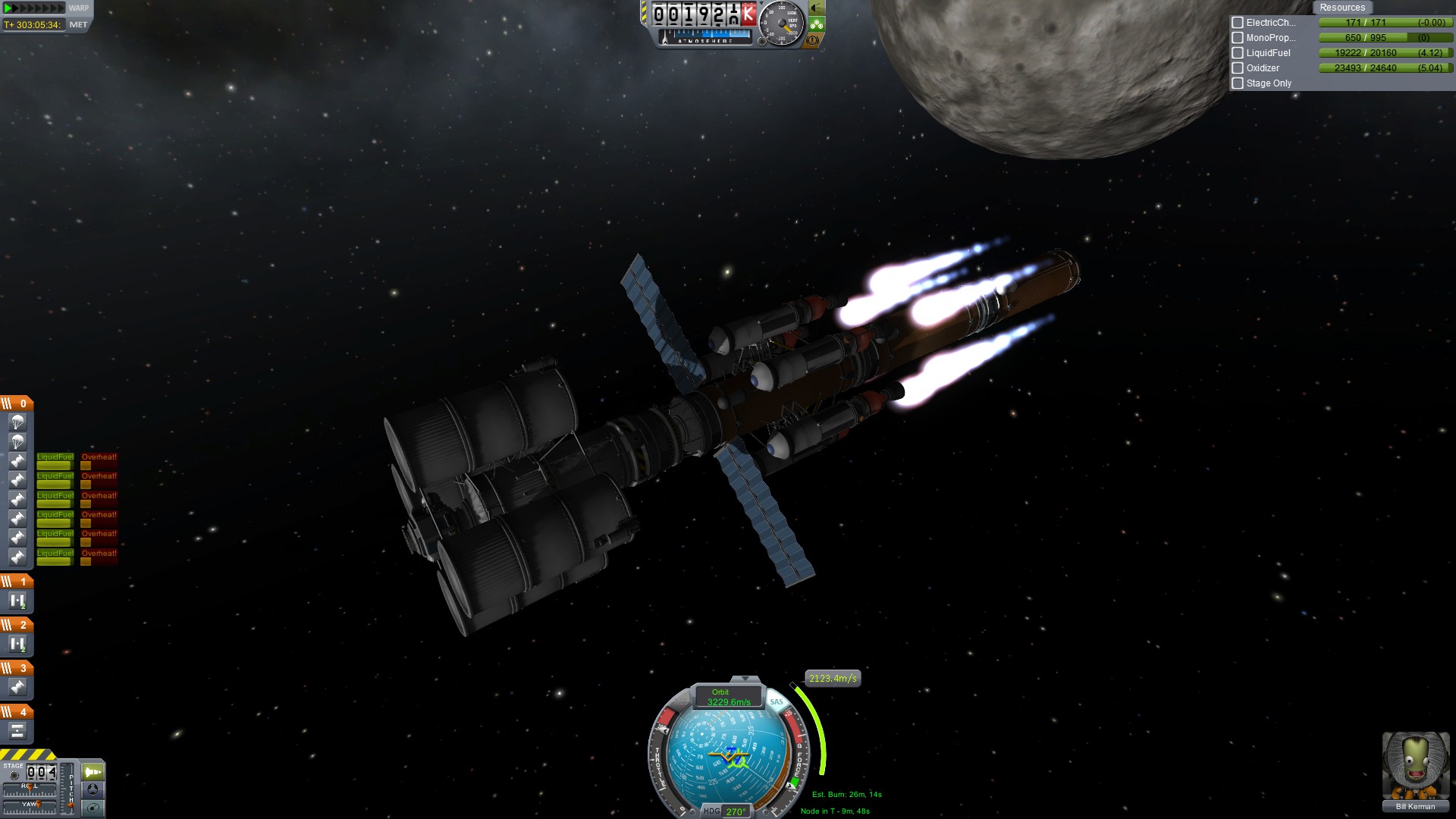The width and height of the screenshot is (1456, 819).
Task: Select Bill Kerman's crew portrait
Action: pos(1415,766)
